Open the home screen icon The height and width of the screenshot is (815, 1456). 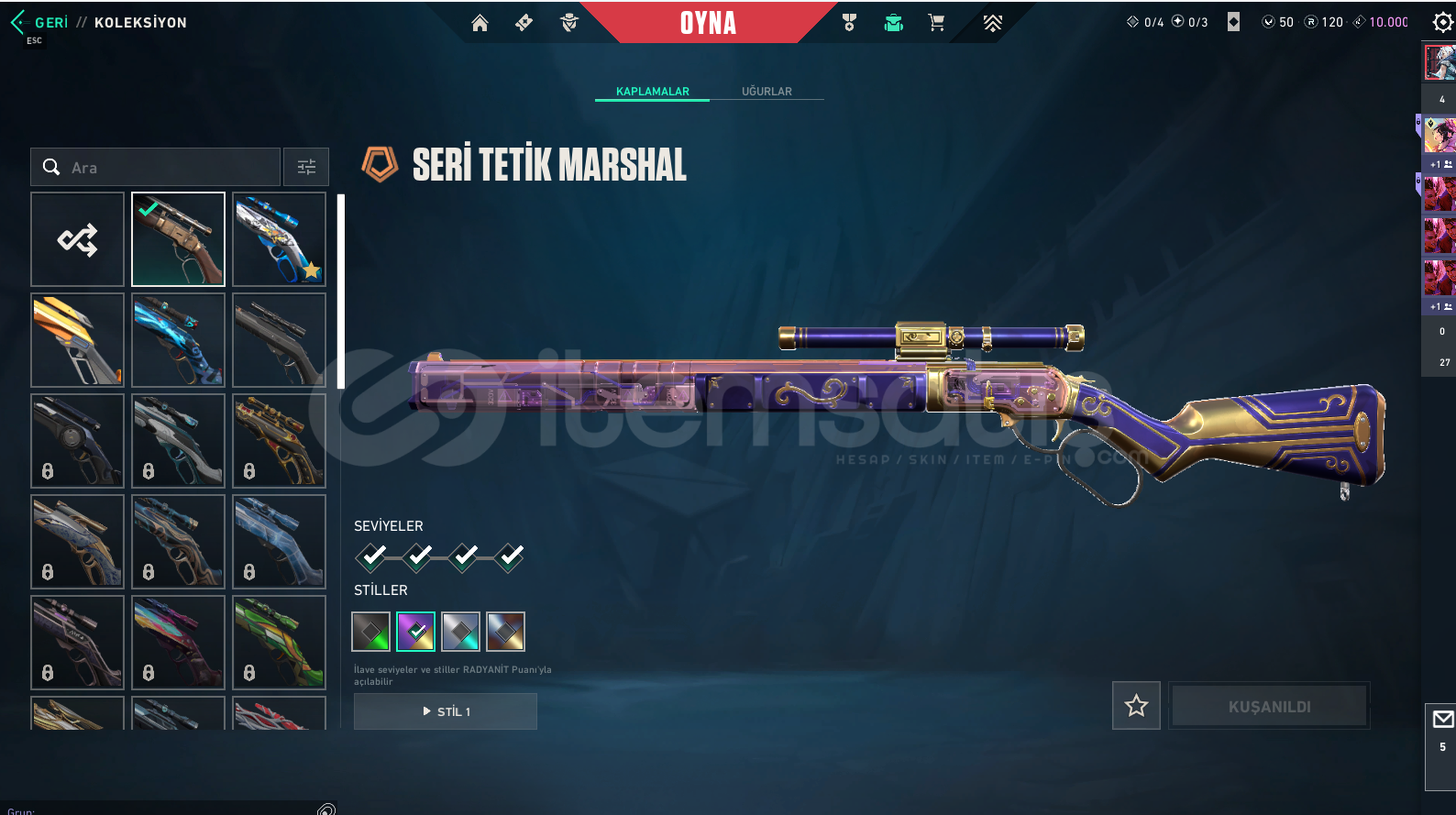coord(480,23)
